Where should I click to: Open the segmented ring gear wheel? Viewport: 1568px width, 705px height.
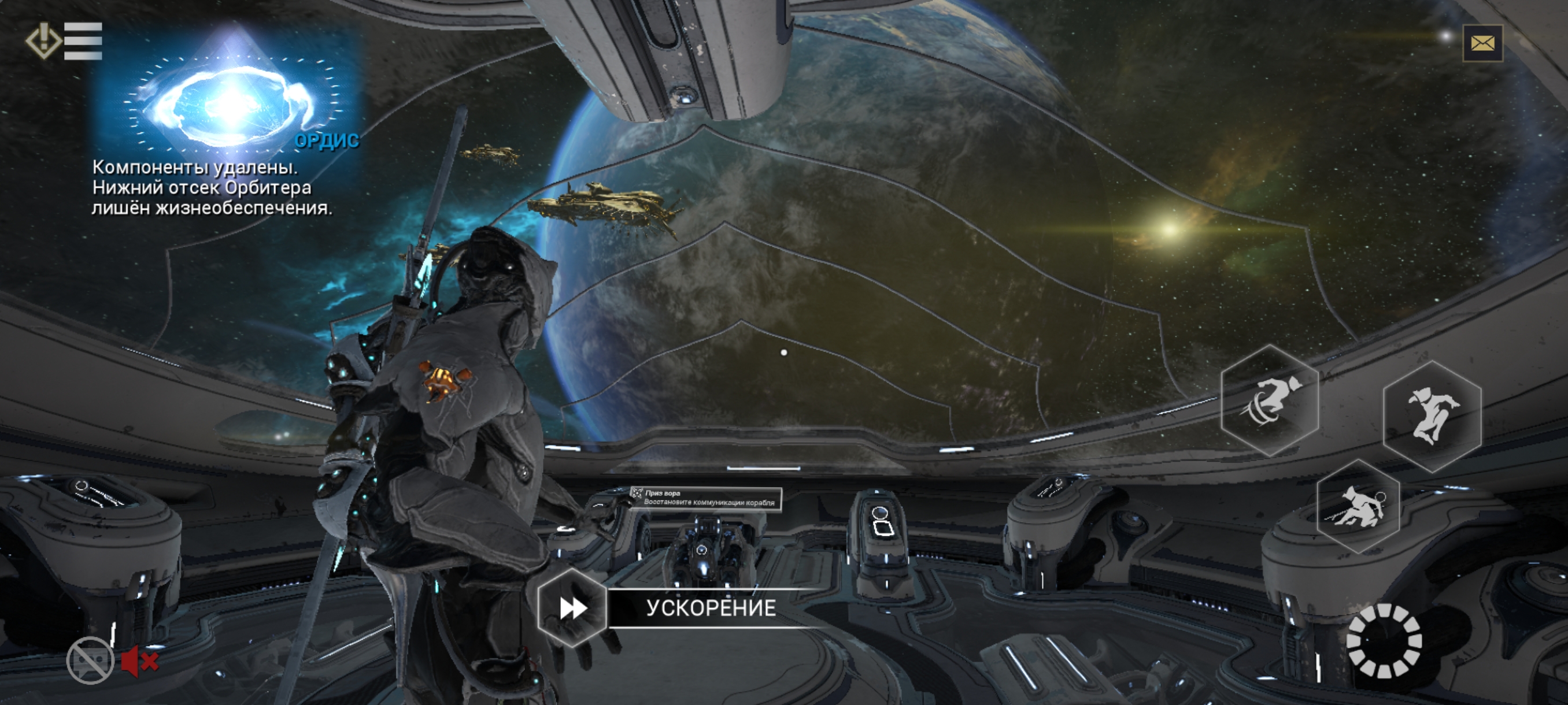point(1384,640)
